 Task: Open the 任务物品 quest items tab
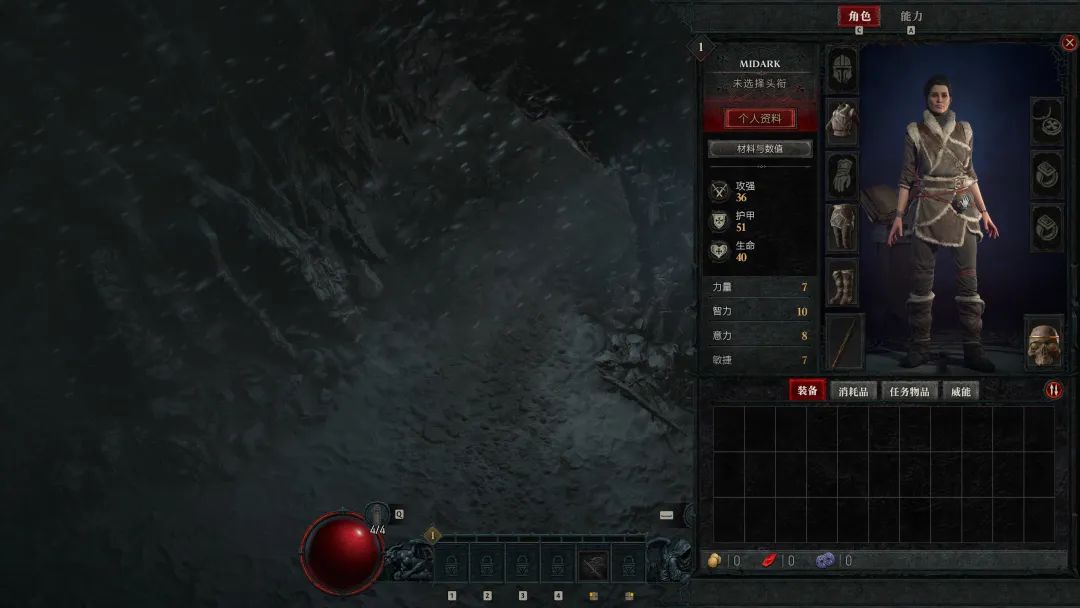coord(909,391)
